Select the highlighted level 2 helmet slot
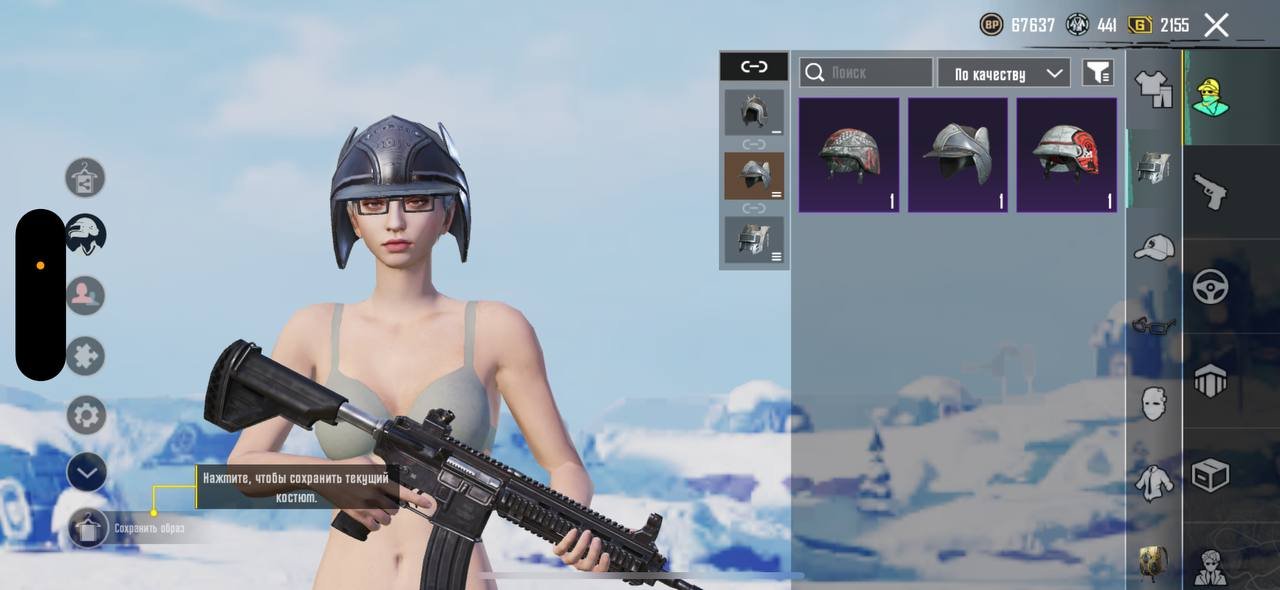The width and height of the screenshot is (1280, 590). pos(754,176)
